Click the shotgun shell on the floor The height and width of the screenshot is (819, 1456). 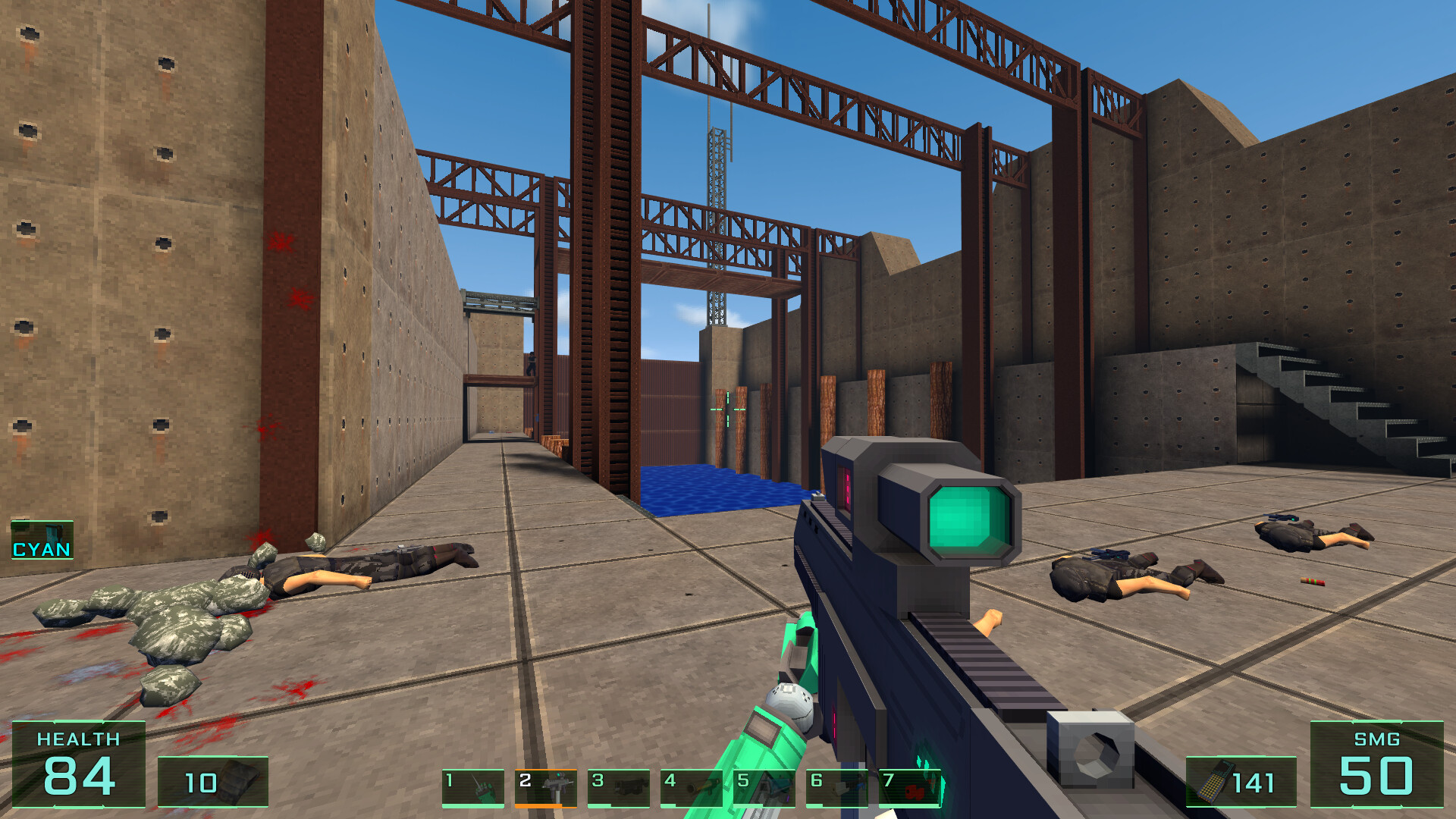pos(1312,582)
